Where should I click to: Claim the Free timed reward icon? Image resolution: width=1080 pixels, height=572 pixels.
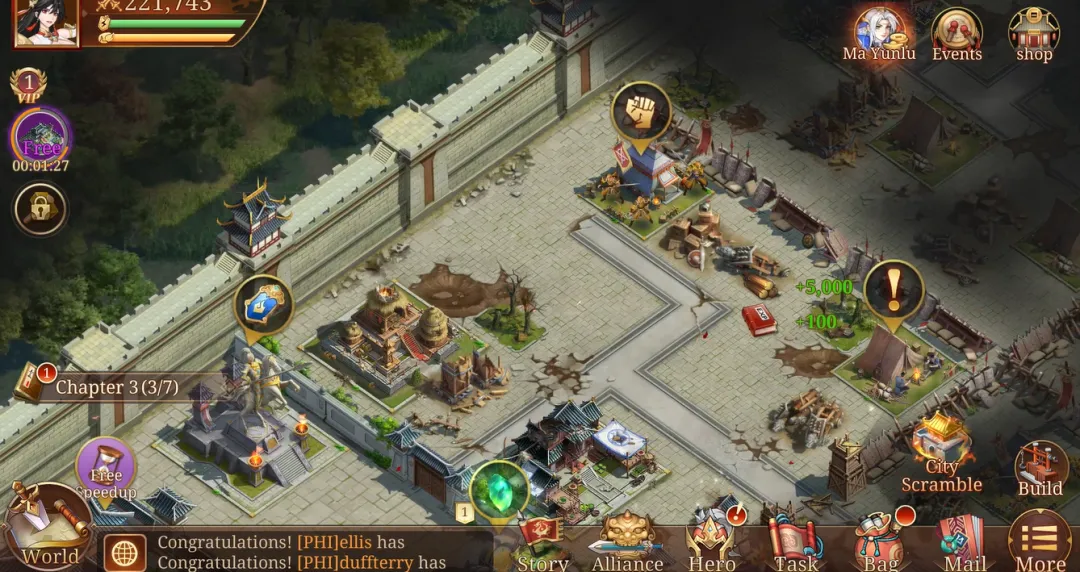(41, 137)
